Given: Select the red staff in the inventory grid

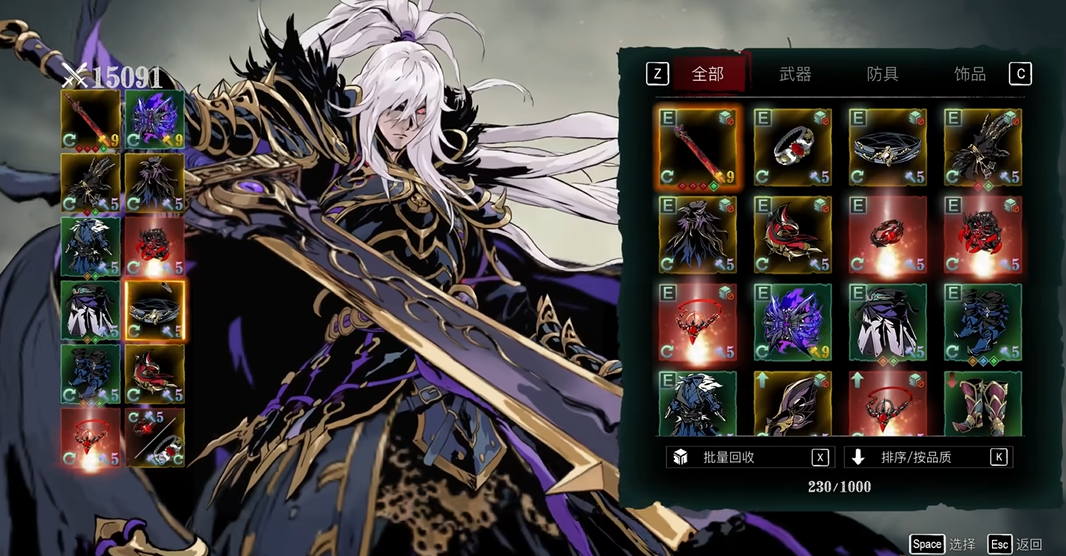Looking at the screenshot, I should (697, 148).
